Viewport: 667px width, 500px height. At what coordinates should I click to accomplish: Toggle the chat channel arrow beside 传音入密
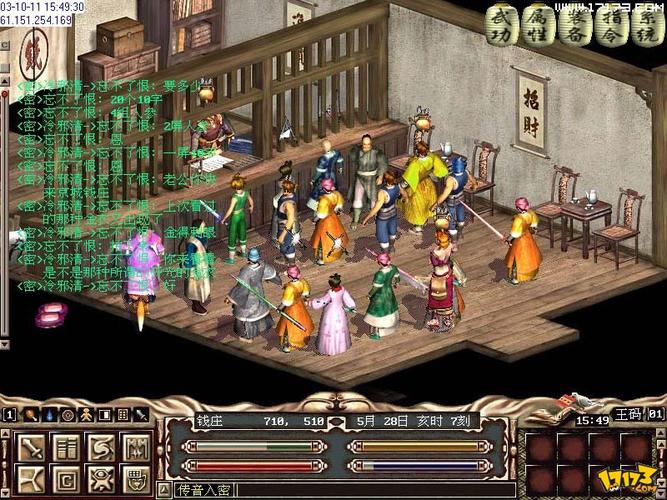coord(163,490)
